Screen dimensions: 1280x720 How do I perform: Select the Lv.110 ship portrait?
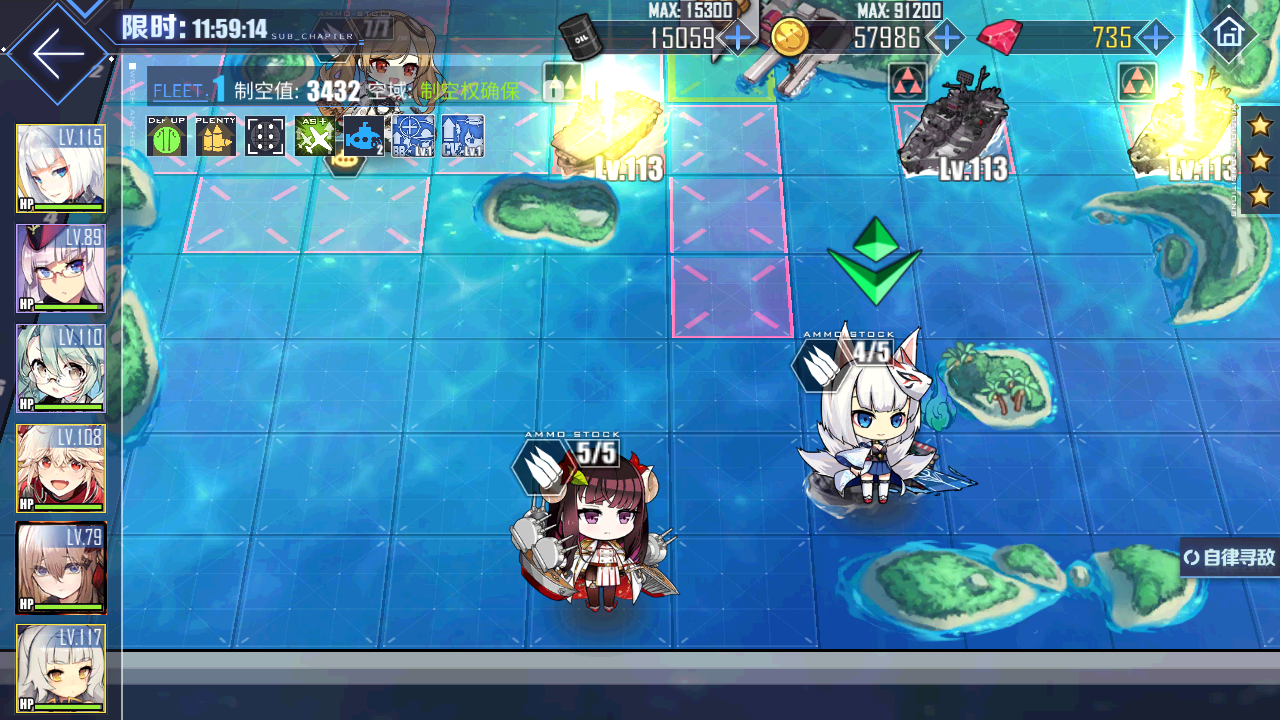[x=61, y=368]
